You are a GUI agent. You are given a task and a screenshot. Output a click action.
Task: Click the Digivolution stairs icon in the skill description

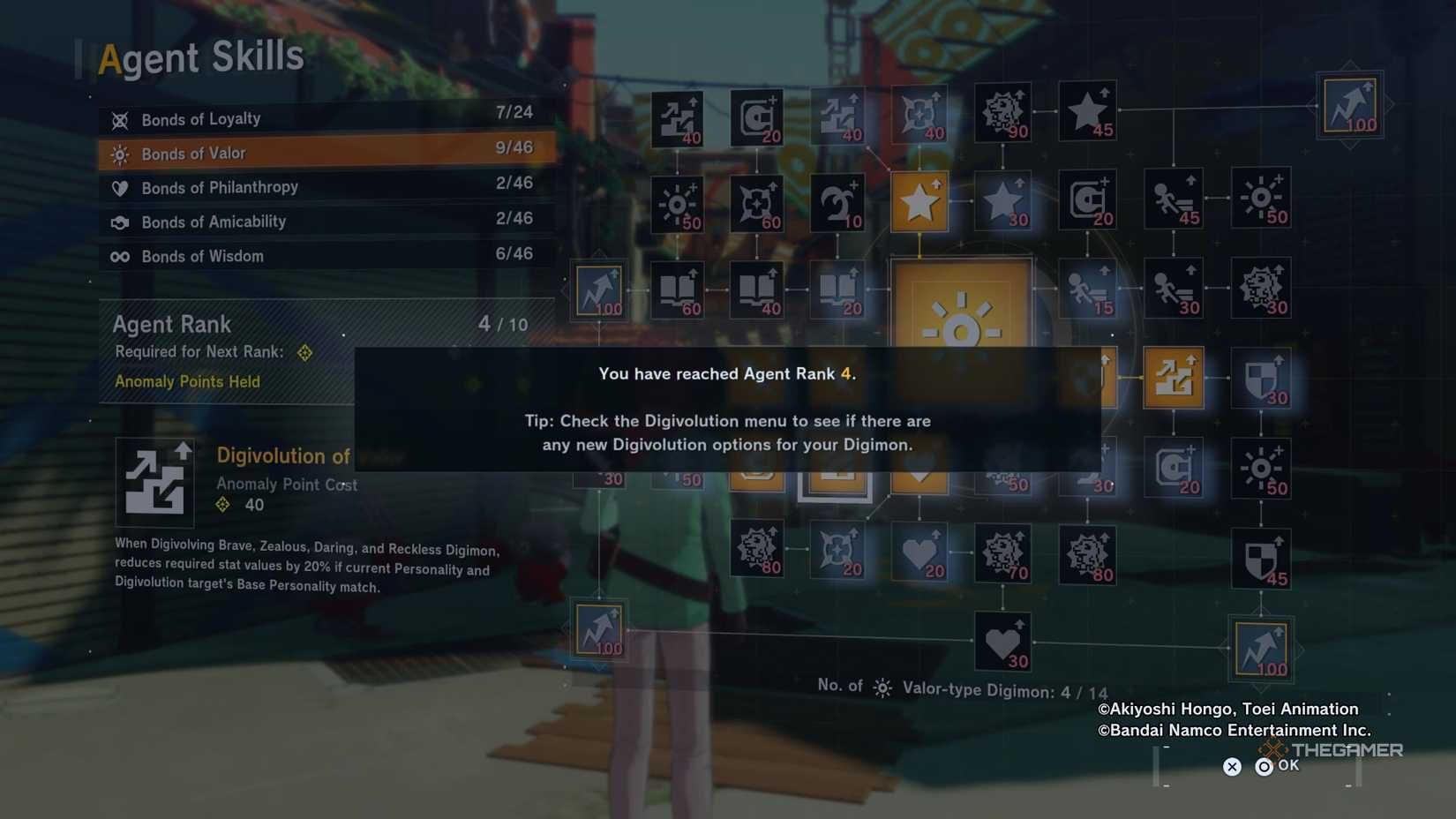155,481
